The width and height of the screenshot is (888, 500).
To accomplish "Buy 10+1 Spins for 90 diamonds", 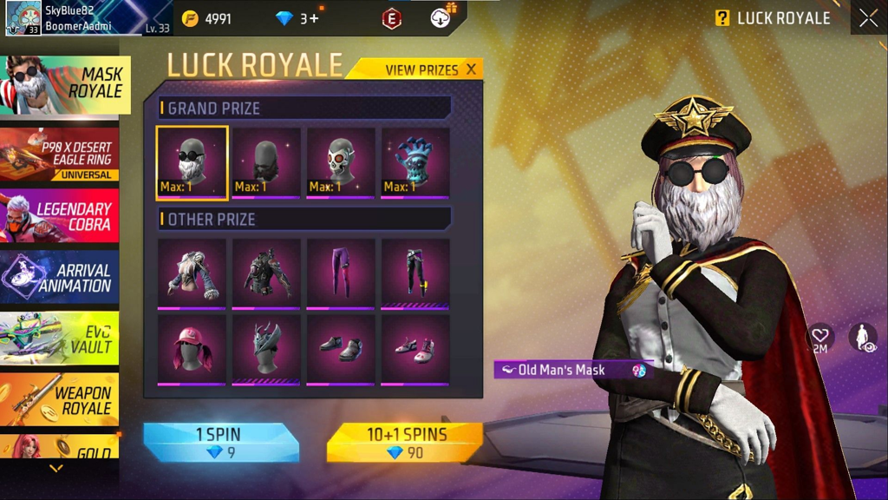I will [x=405, y=443].
